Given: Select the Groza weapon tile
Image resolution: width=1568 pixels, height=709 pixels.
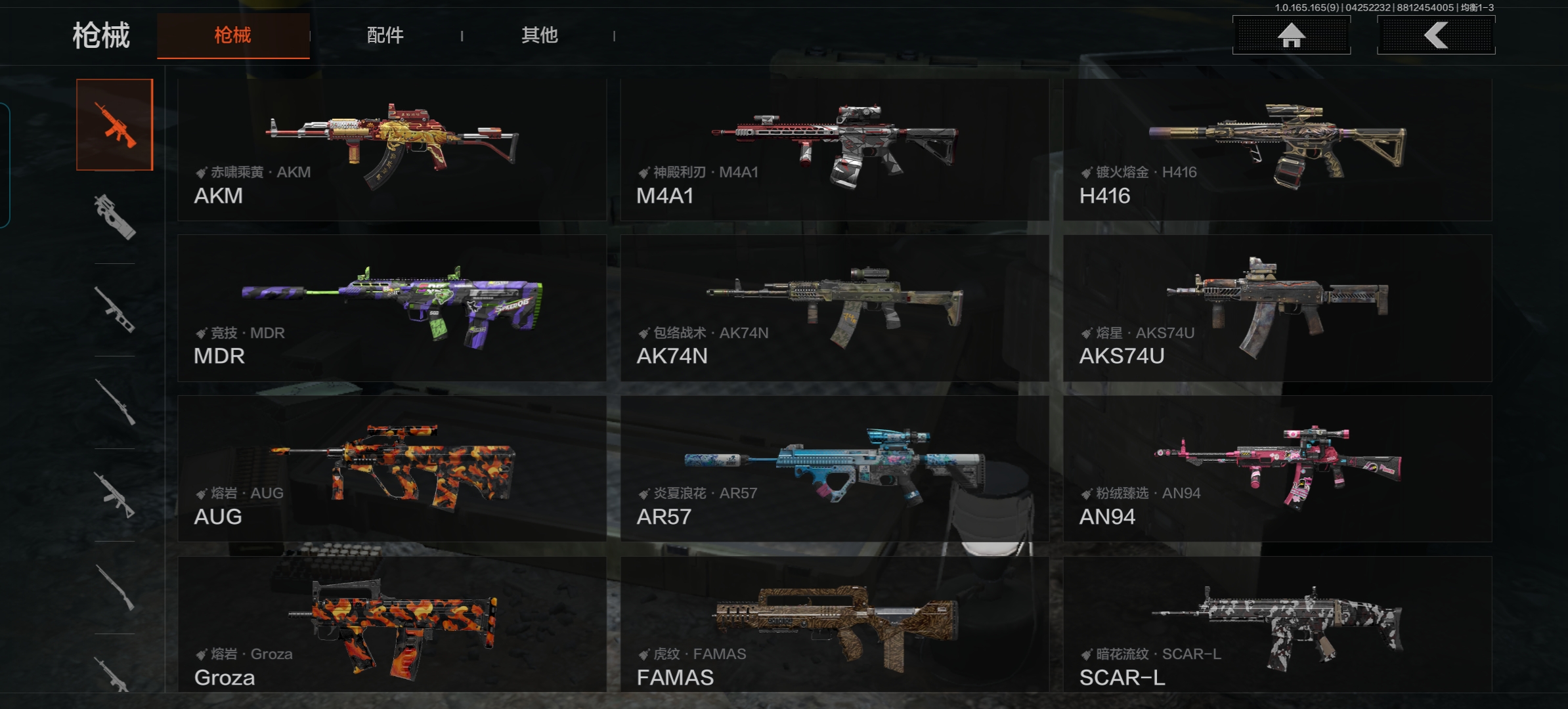Looking at the screenshot, I should coord(392,624).
